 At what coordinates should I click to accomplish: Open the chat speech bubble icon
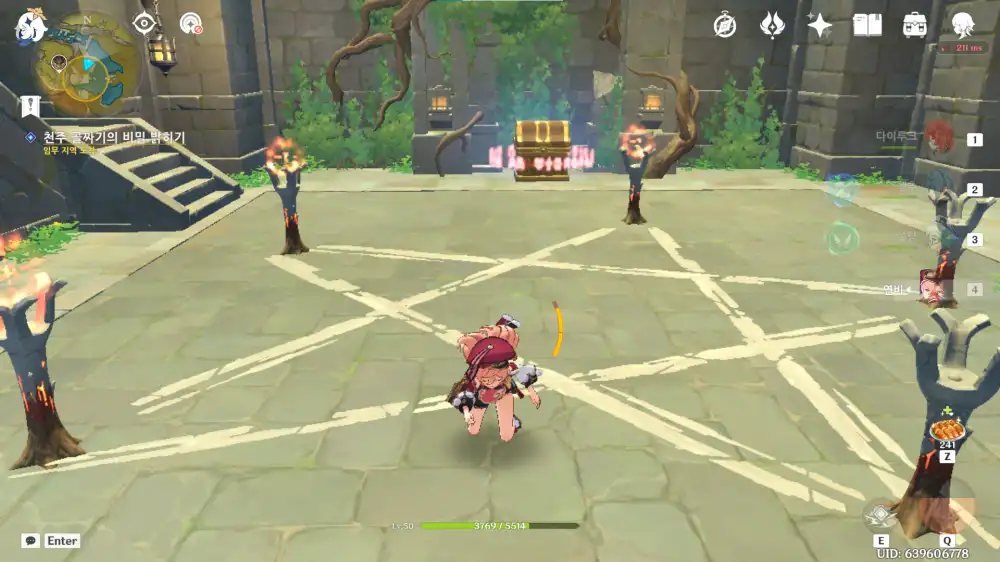[31, 540]
